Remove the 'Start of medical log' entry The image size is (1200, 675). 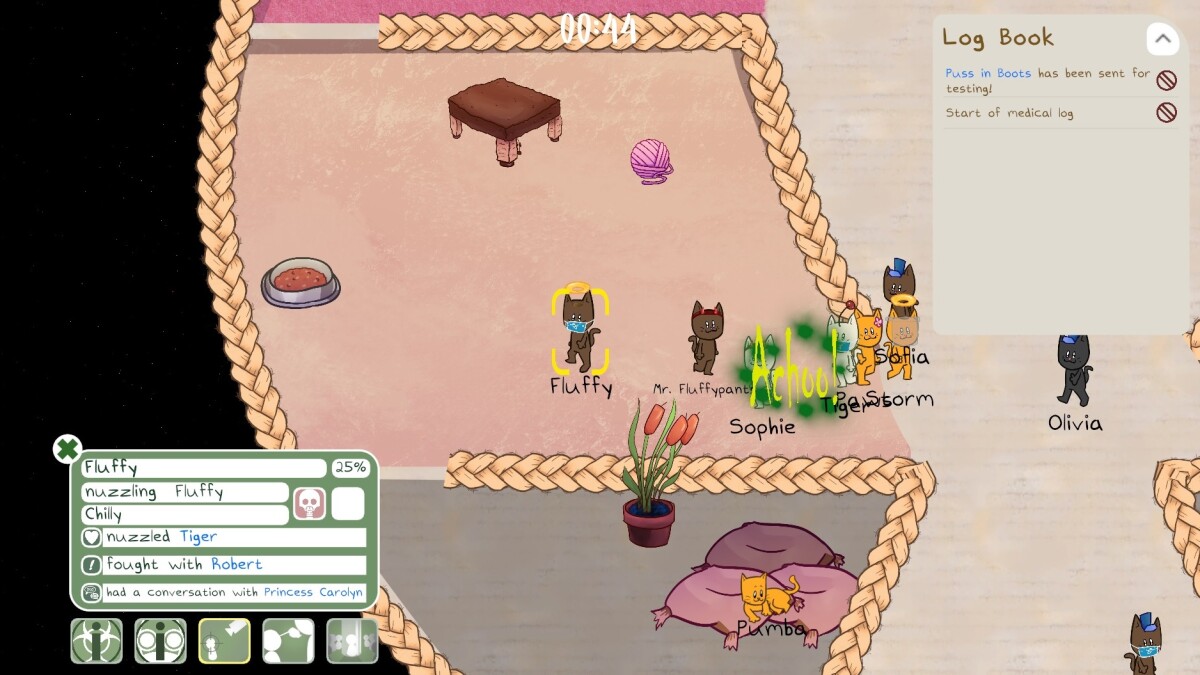click(x=1166, y=113)
